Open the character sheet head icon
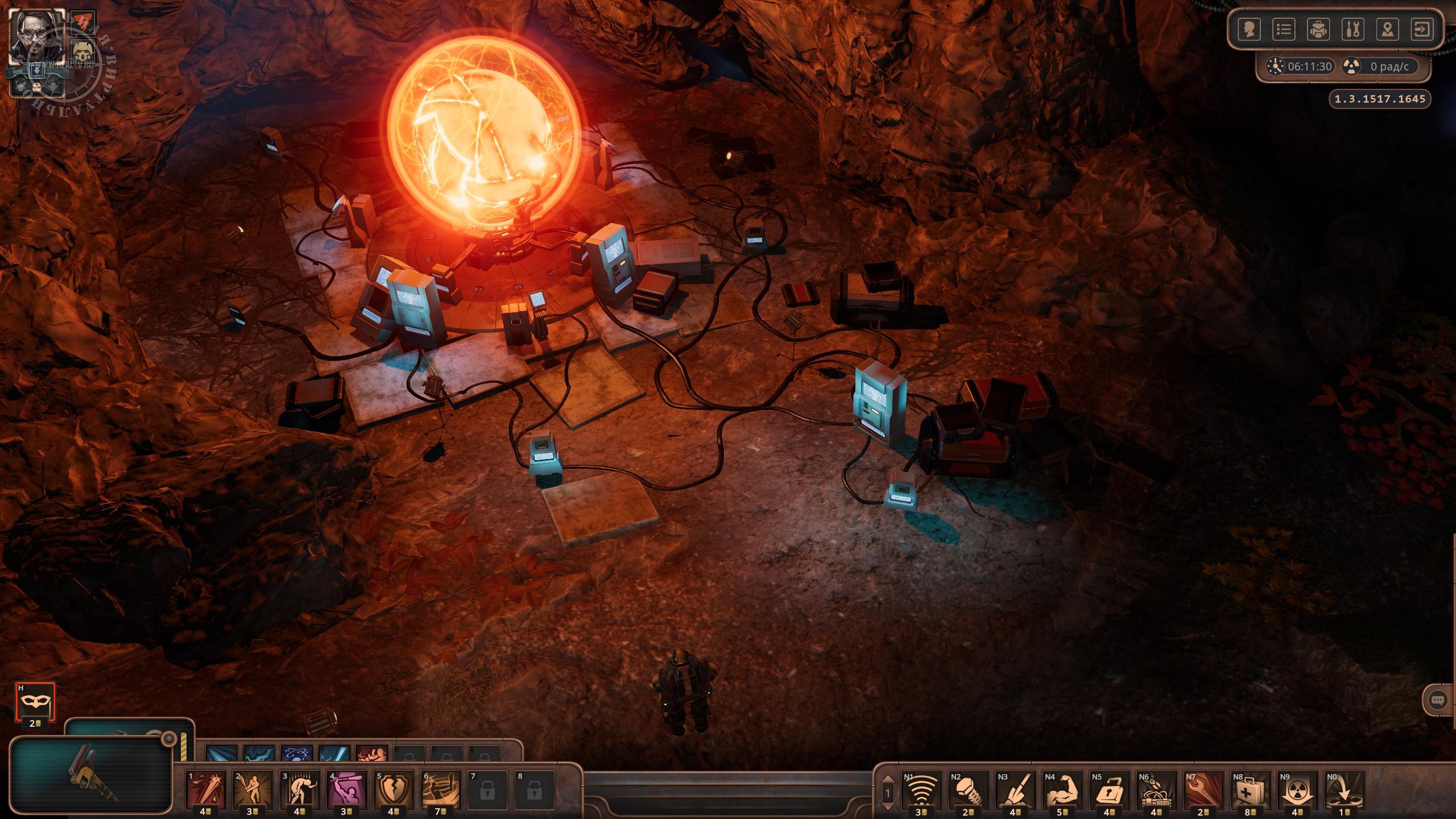 click(x=1250, y=30)
